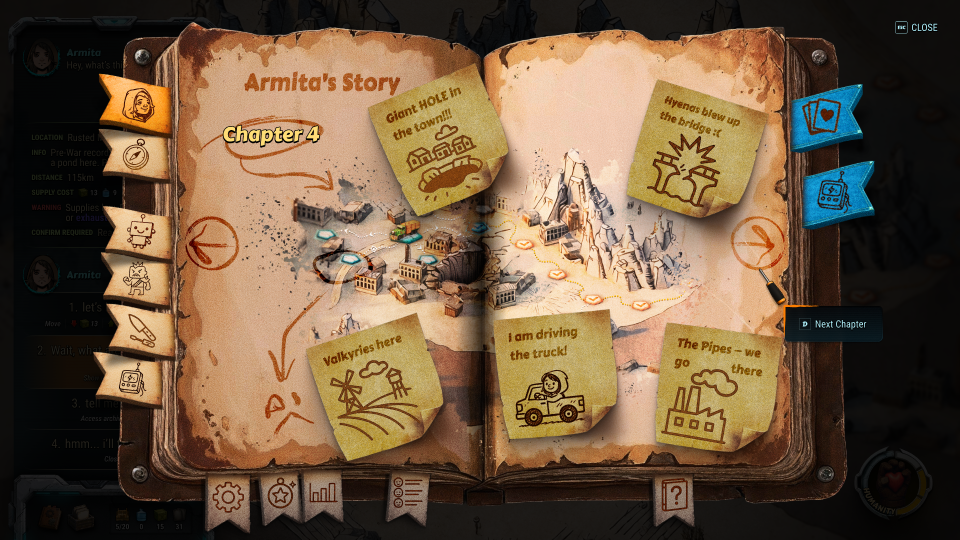Open the gear settings bookmark
This screenshot has width=960, height=540.
coord(227,497)
